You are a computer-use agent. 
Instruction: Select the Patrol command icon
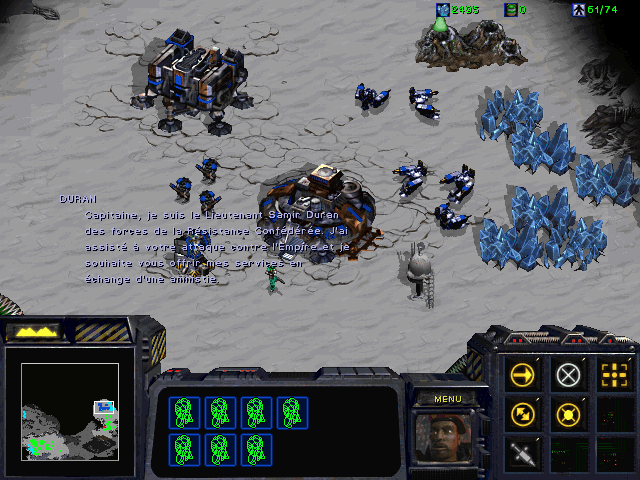(523, 414)
